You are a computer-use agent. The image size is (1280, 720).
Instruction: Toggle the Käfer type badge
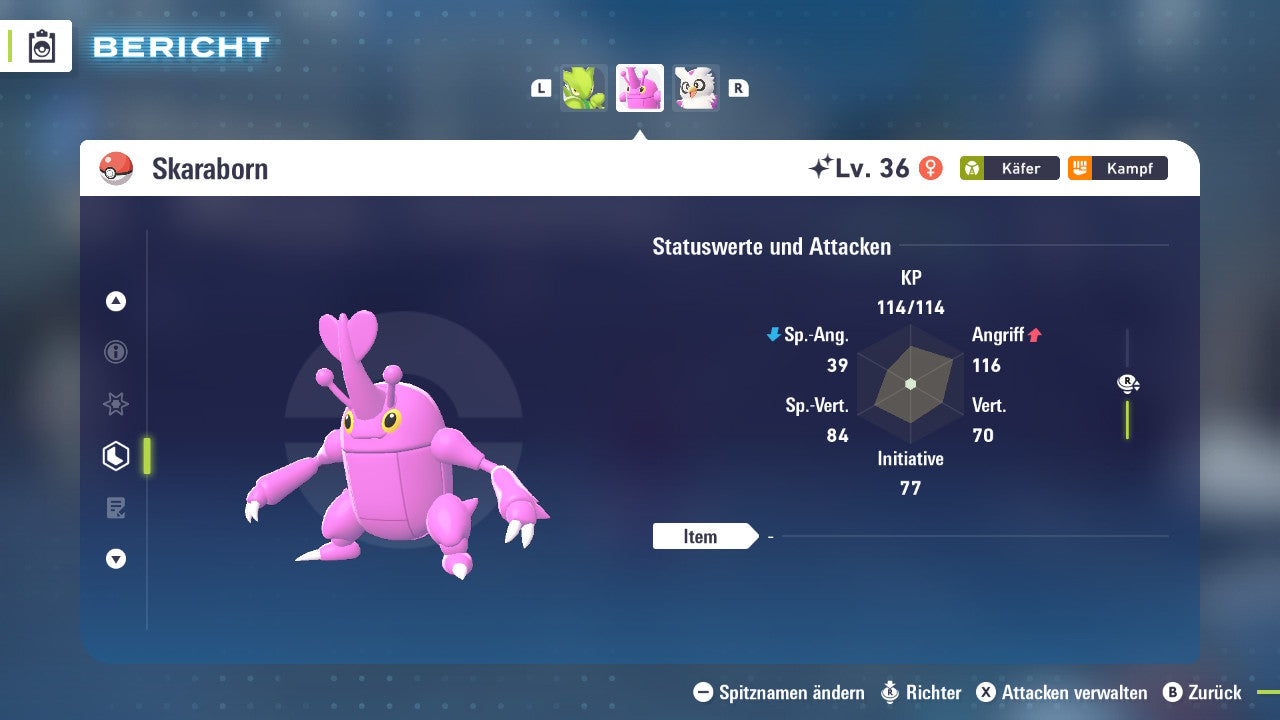click(1009, 168)
